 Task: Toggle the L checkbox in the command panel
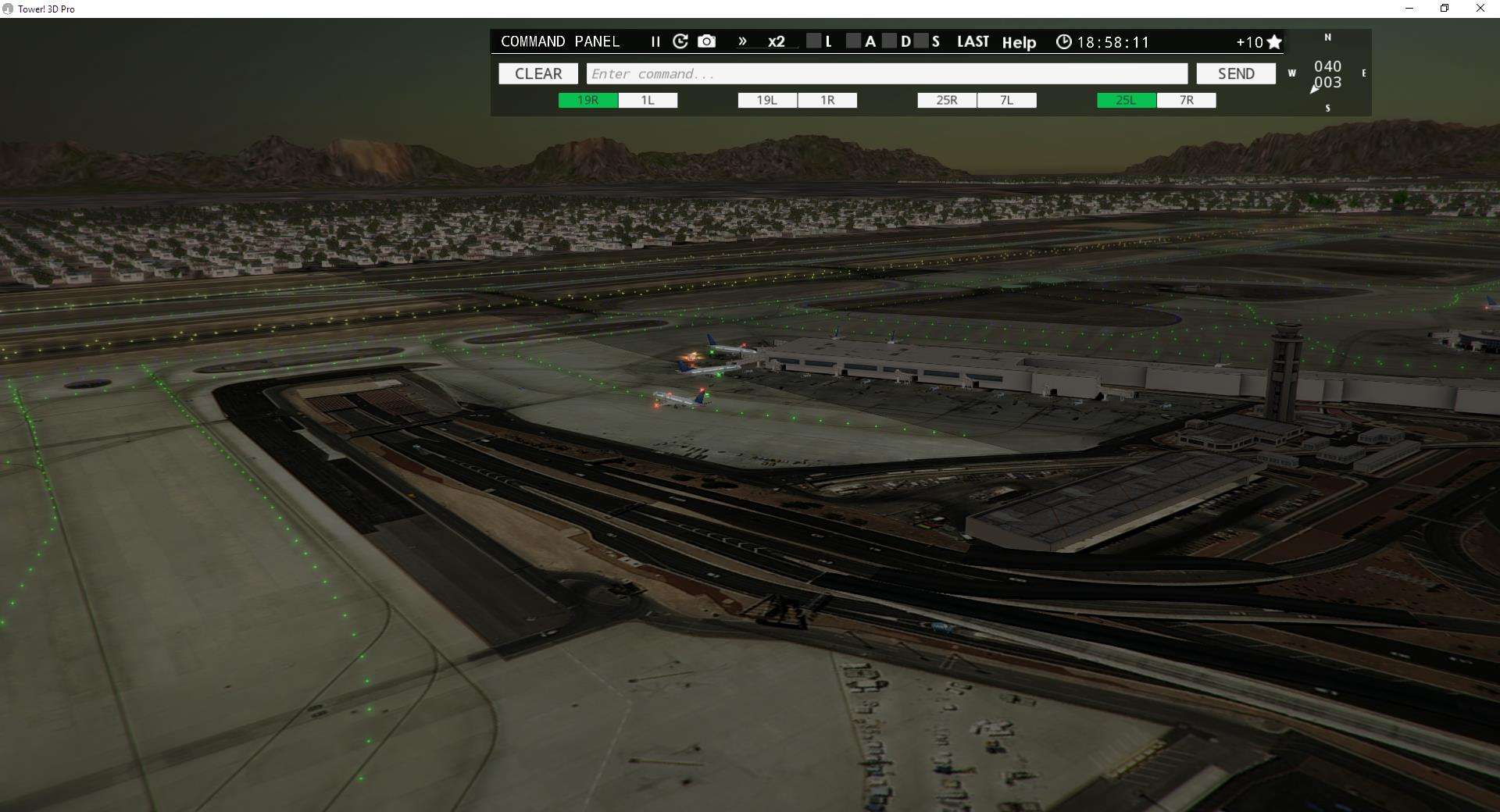coord(814,41)
